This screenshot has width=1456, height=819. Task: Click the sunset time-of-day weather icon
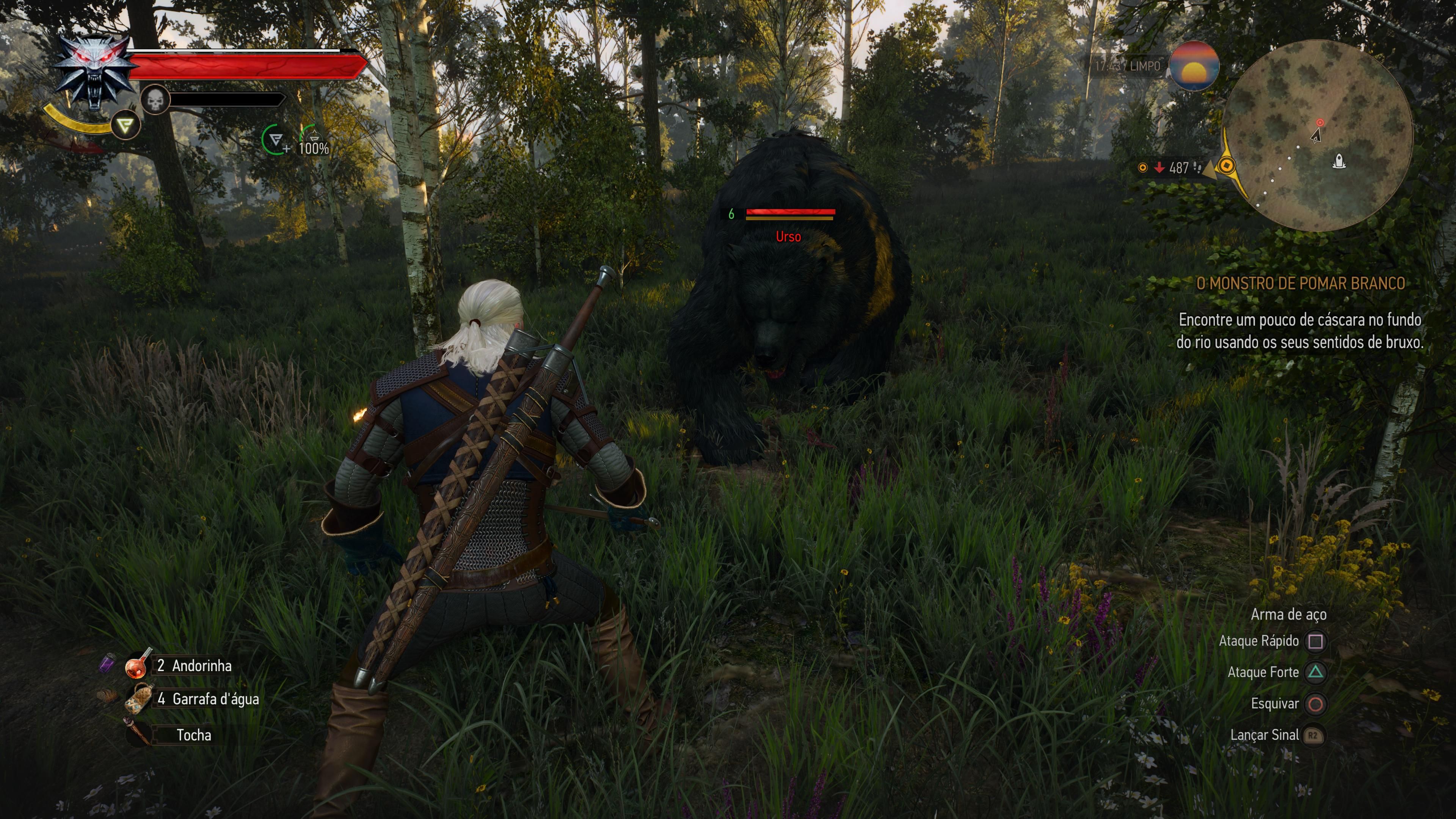coord(1194,66)
